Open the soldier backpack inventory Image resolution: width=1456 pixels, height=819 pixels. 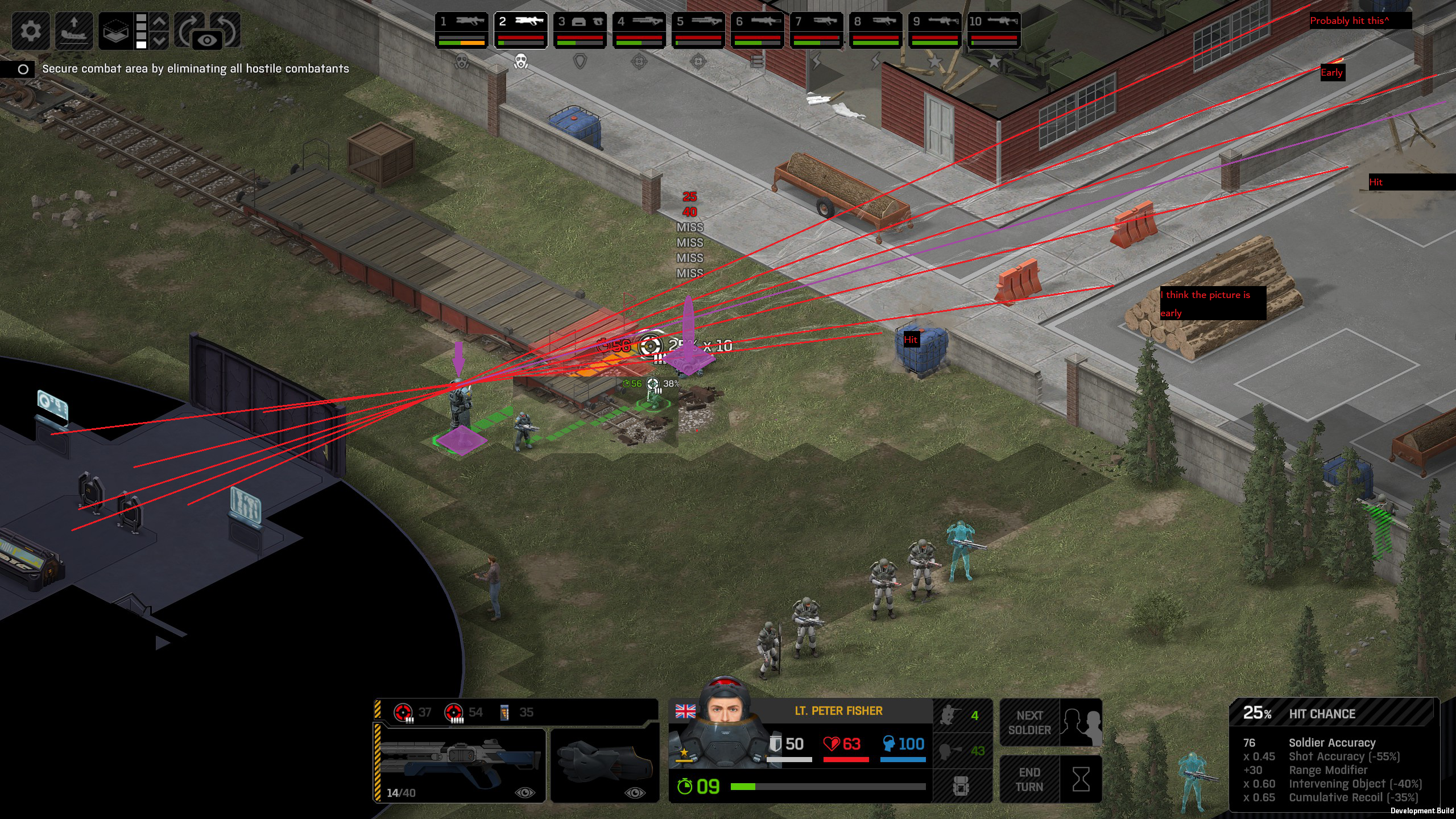pyautogui.click(x=961, y=786)
